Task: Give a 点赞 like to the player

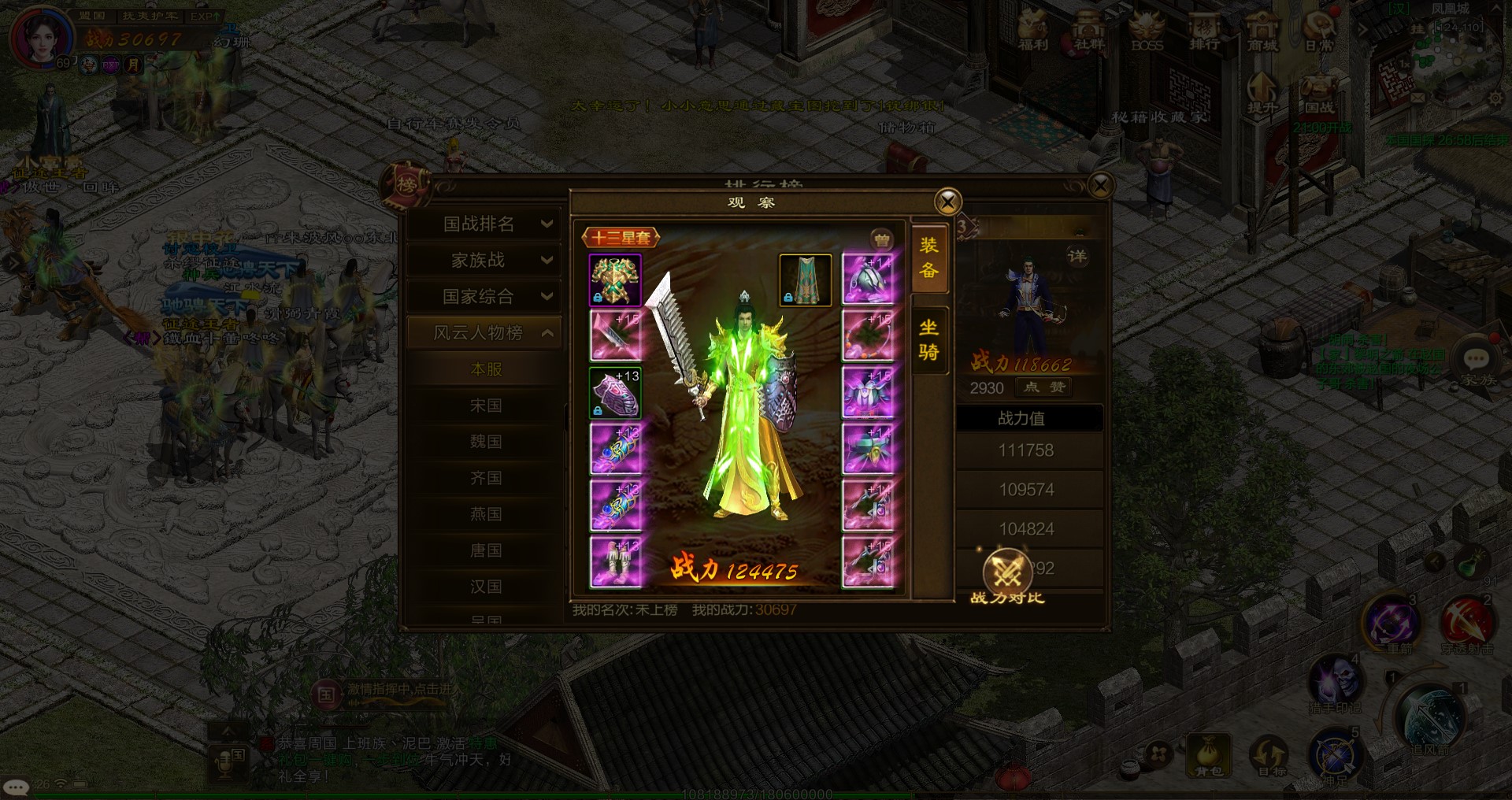Action: (x=1044, y=387)
